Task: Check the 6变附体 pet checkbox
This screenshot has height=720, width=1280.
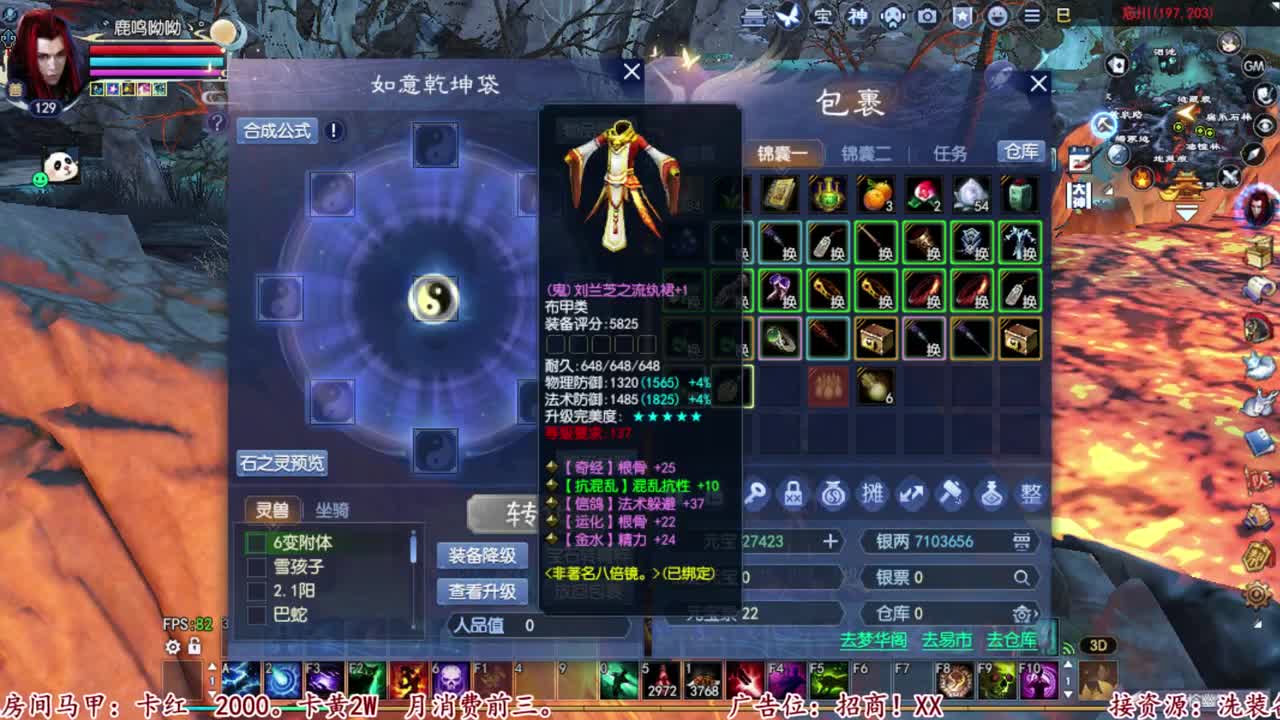Action: tap(255, 542)
